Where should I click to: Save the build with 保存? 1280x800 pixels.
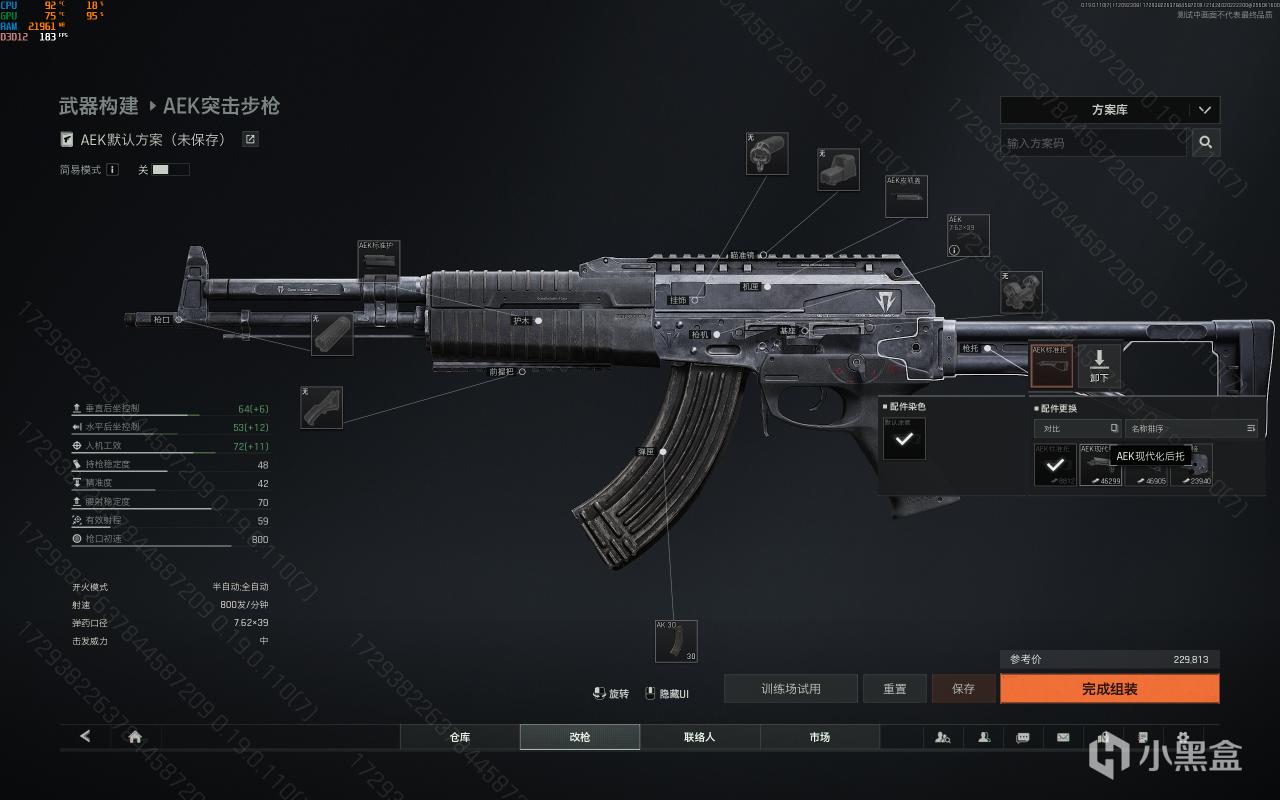[963, 689]
